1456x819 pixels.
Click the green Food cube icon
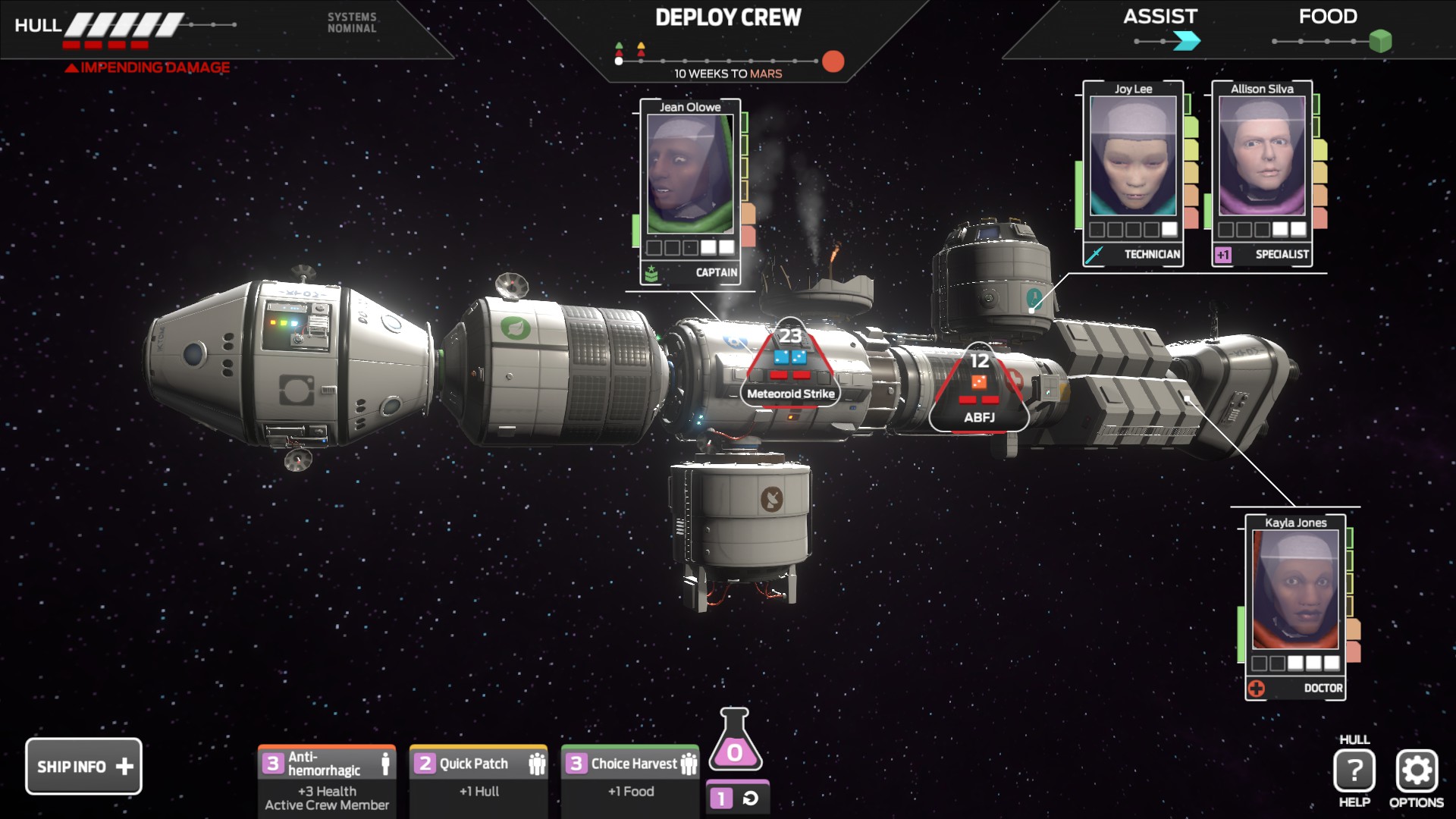tap(1380, 41)
